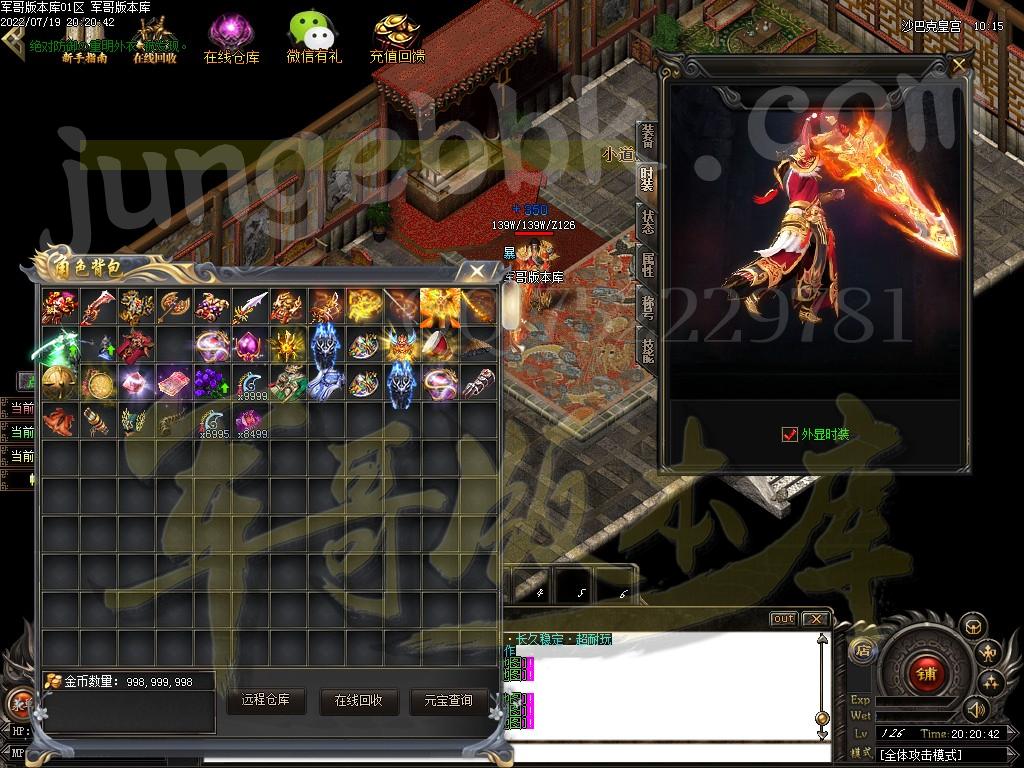Close the character fashion panel
The width and height of the screenshot is (1024, 768).
[958, 66]
